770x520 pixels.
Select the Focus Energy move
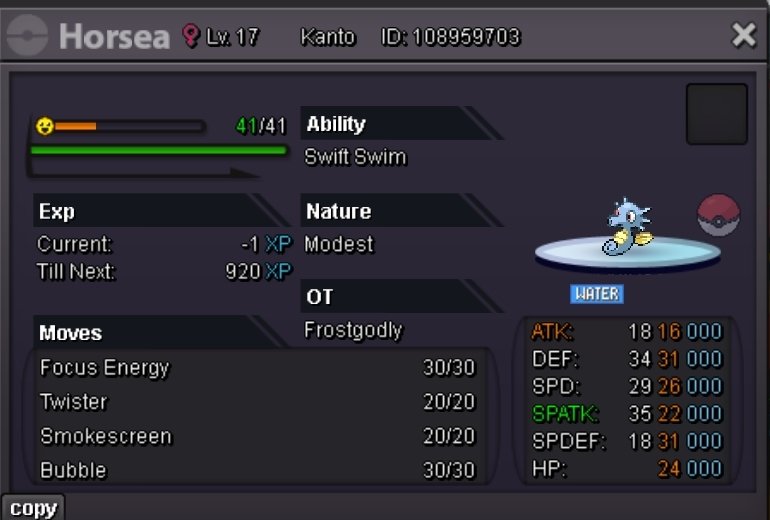pyautogui.click(x=257, y=368)
